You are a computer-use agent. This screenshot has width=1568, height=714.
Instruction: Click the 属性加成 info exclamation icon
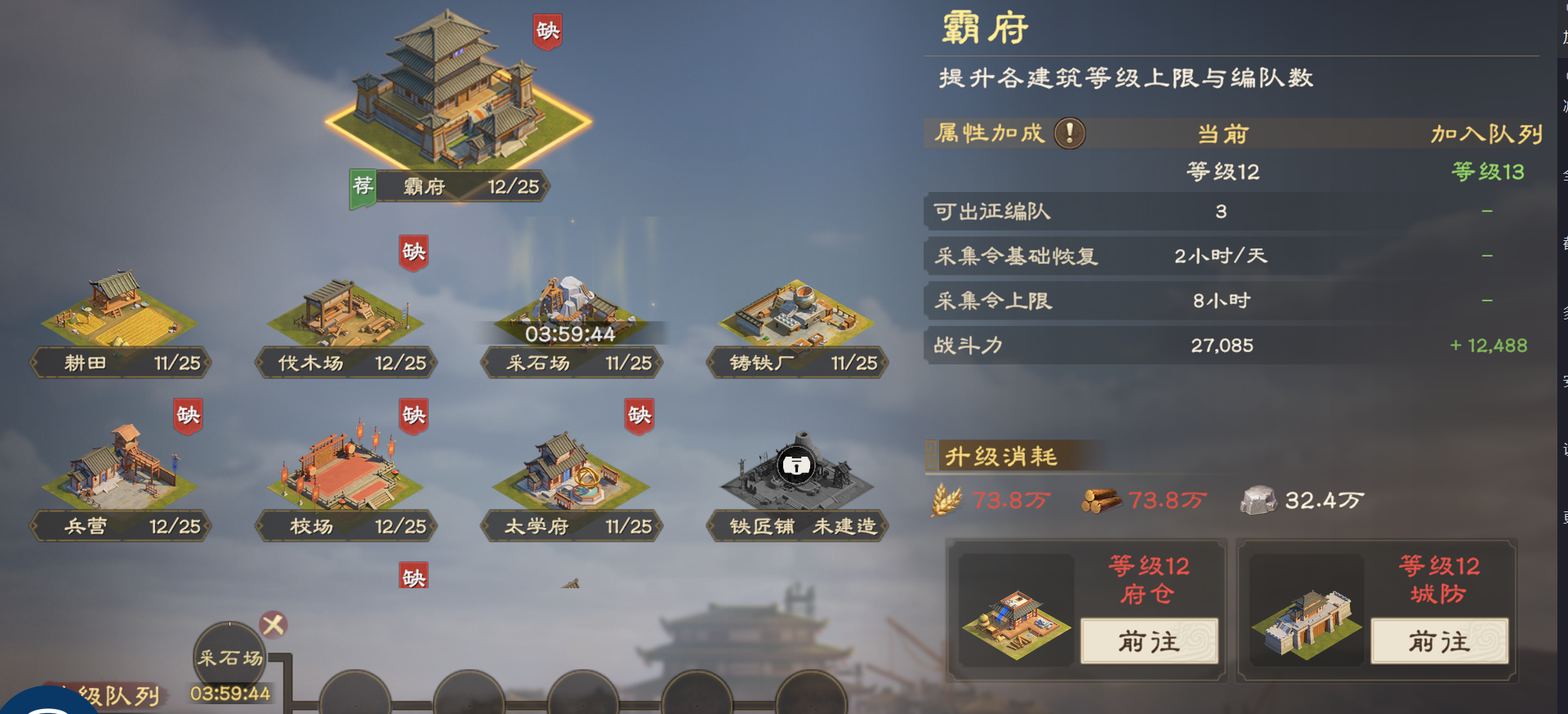coord(1068,132)
